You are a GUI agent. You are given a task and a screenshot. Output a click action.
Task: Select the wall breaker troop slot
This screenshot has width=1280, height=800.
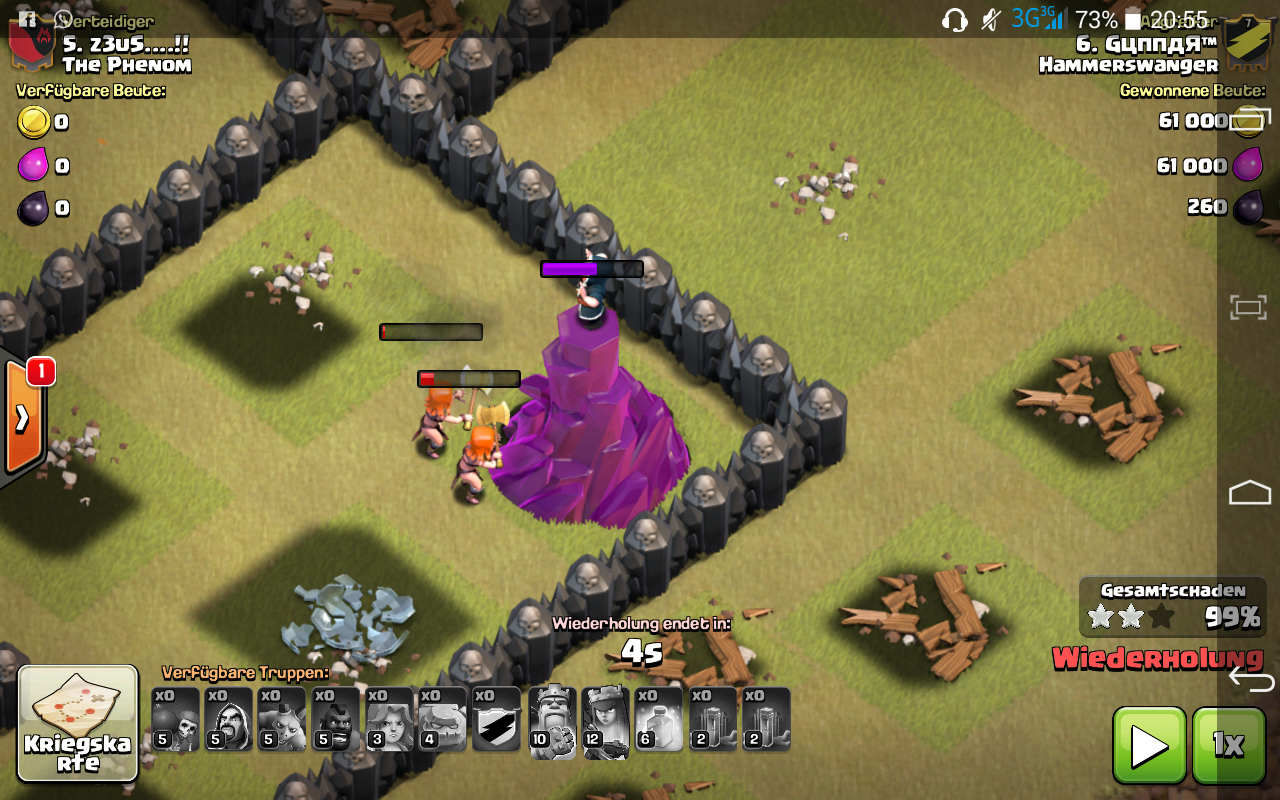175,719
